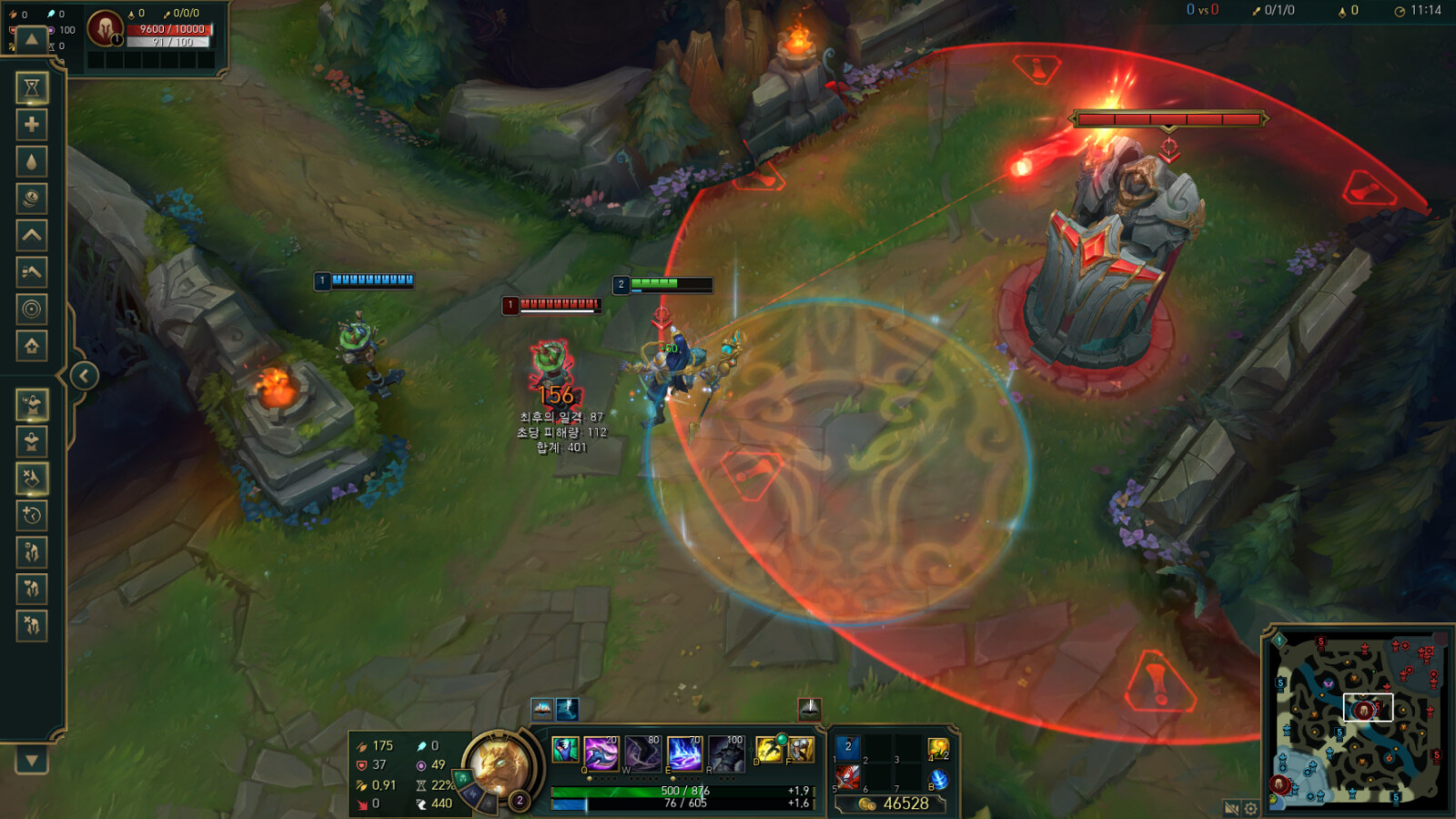Click the clock fast-forward time button
This screenshot has width=1456, height=819.
[32, 515]
